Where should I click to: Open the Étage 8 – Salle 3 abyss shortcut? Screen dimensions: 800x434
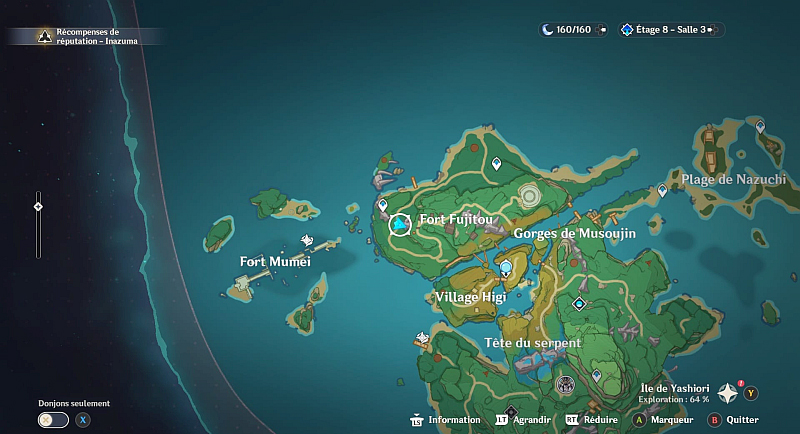670,30
